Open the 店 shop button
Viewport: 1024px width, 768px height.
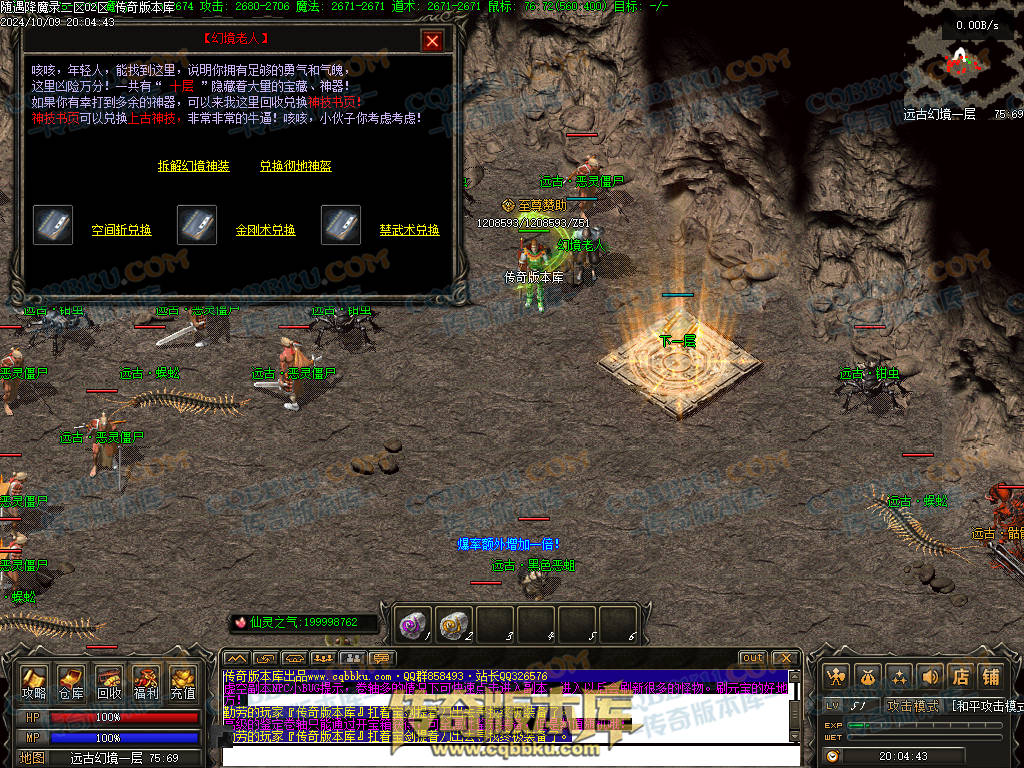(x=961, y=677)
